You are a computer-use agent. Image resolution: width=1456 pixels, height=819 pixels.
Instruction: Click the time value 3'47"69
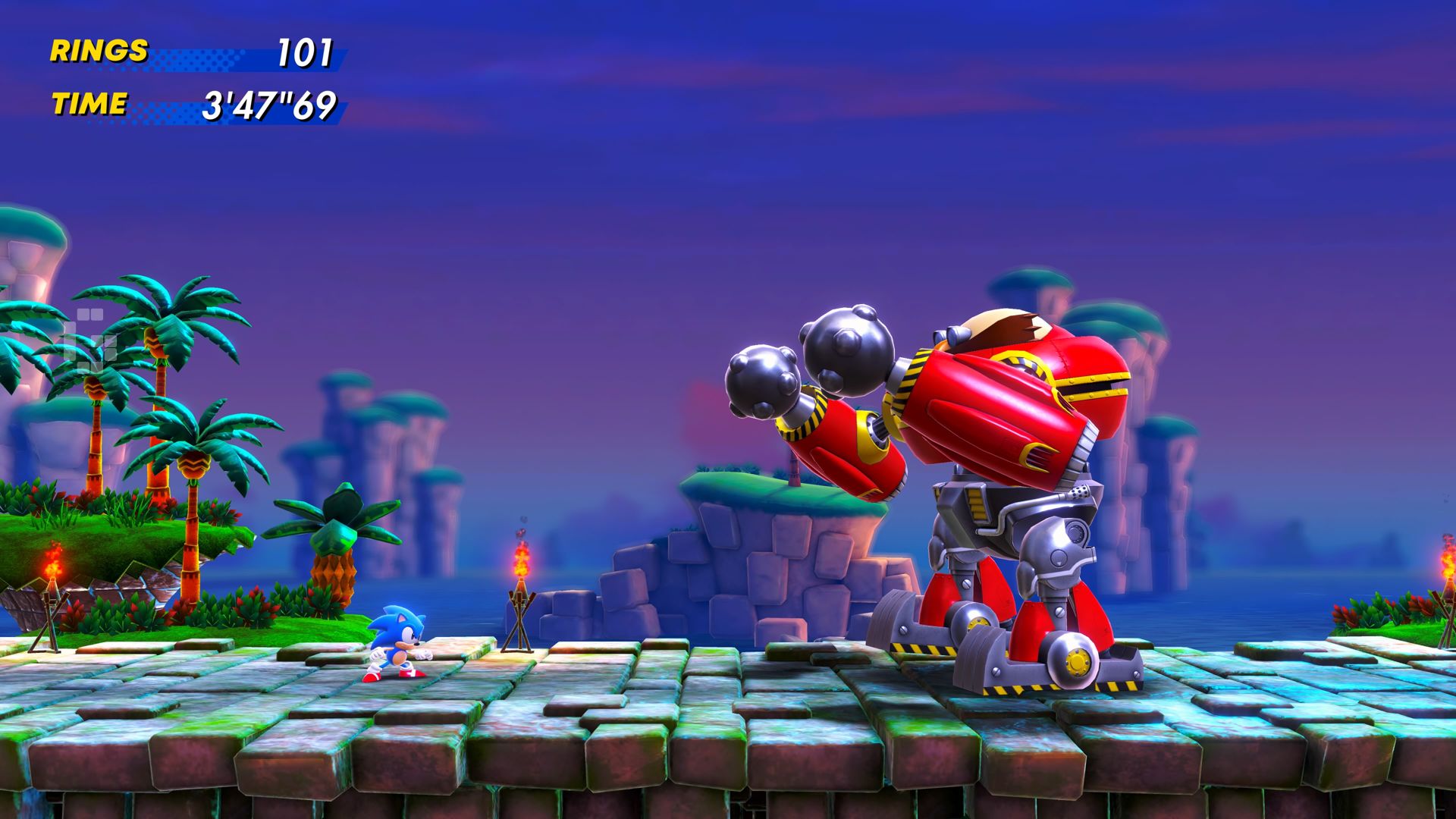pos(269,106)
